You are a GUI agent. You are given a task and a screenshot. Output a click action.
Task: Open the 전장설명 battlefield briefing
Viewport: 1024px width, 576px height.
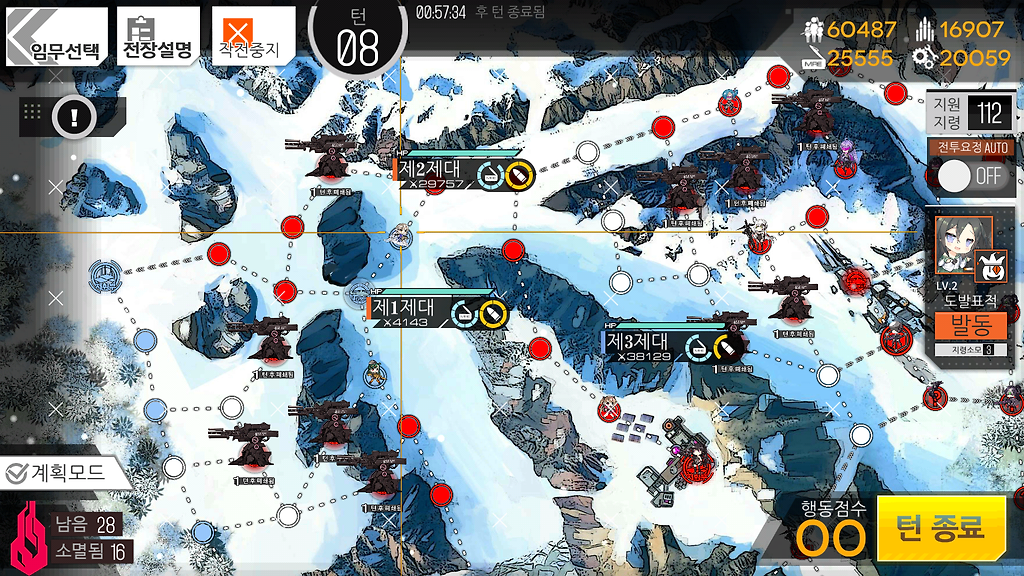tap(157, 38)
